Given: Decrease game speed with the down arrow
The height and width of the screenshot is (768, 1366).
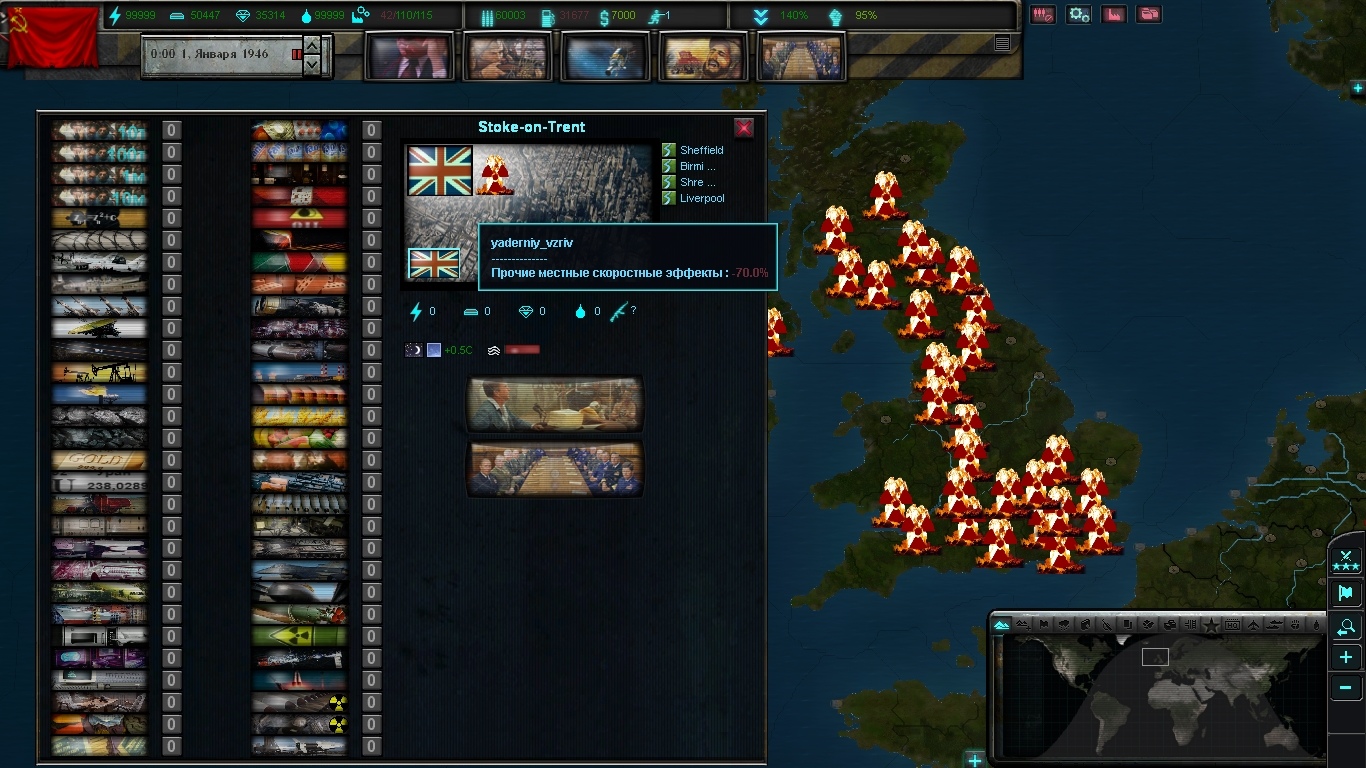Looking at the screenshot, I should (312, 64).
